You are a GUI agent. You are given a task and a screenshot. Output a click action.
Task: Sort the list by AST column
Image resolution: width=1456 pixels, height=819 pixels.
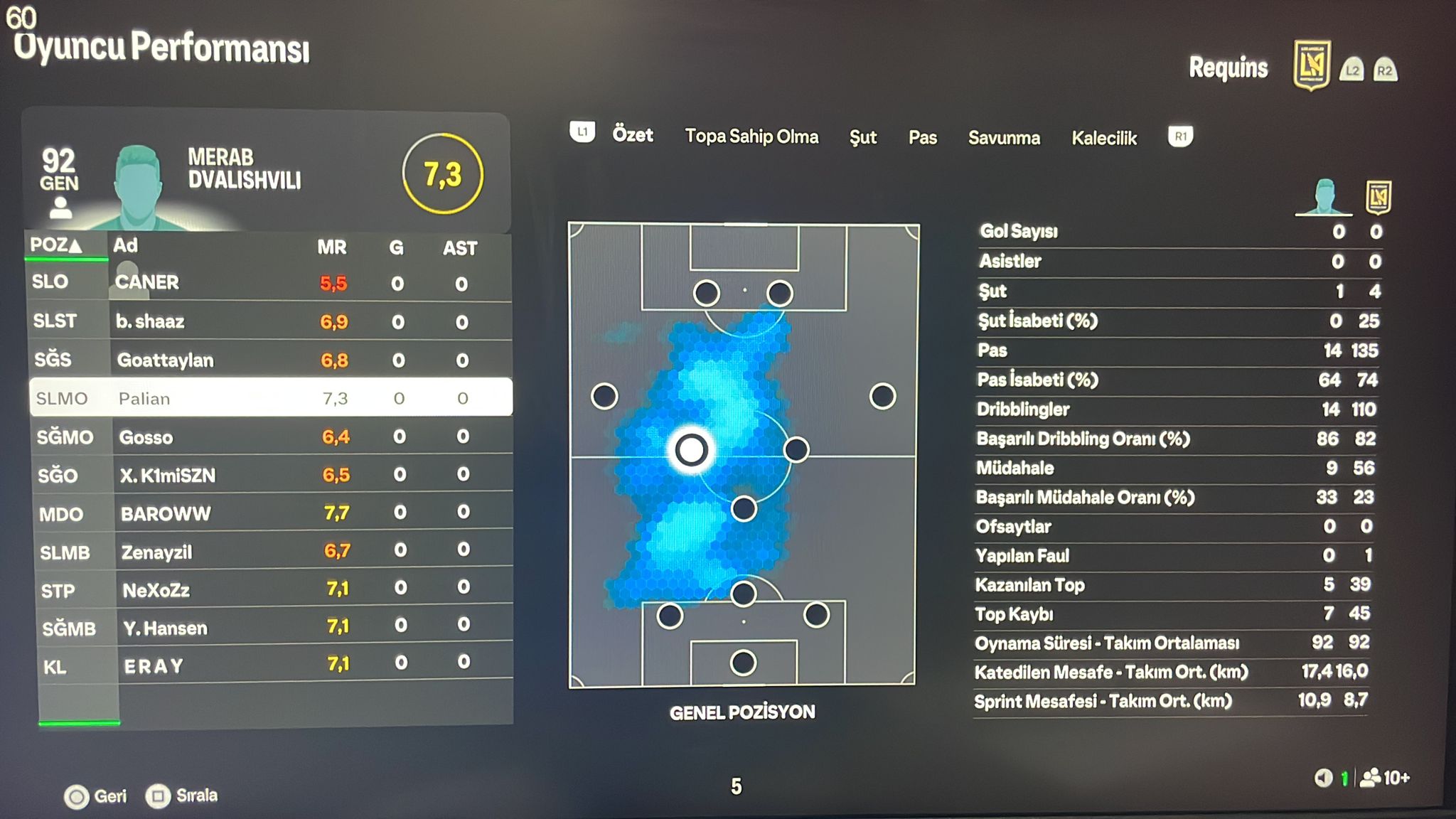point(460,248)
